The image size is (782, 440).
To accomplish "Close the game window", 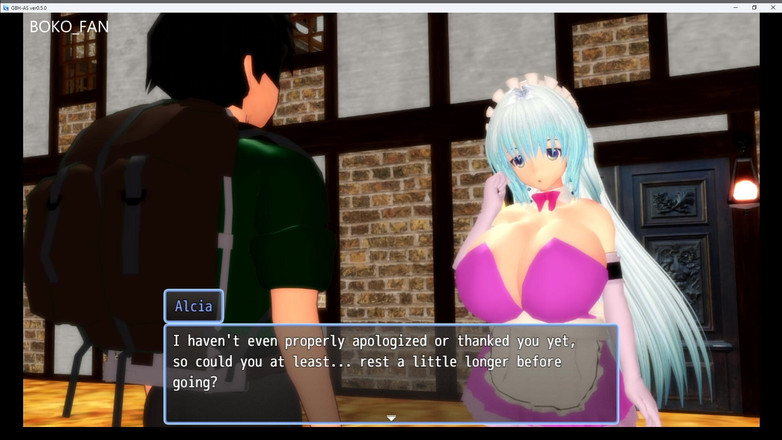I will point(772,6).
